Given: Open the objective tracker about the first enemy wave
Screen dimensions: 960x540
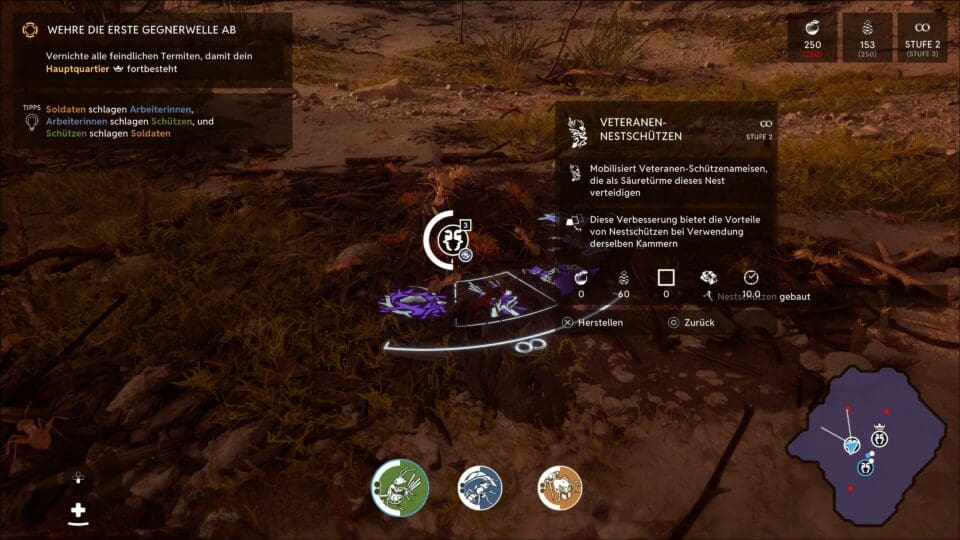Looking at the screenshot, I should (x=145, y=30).
